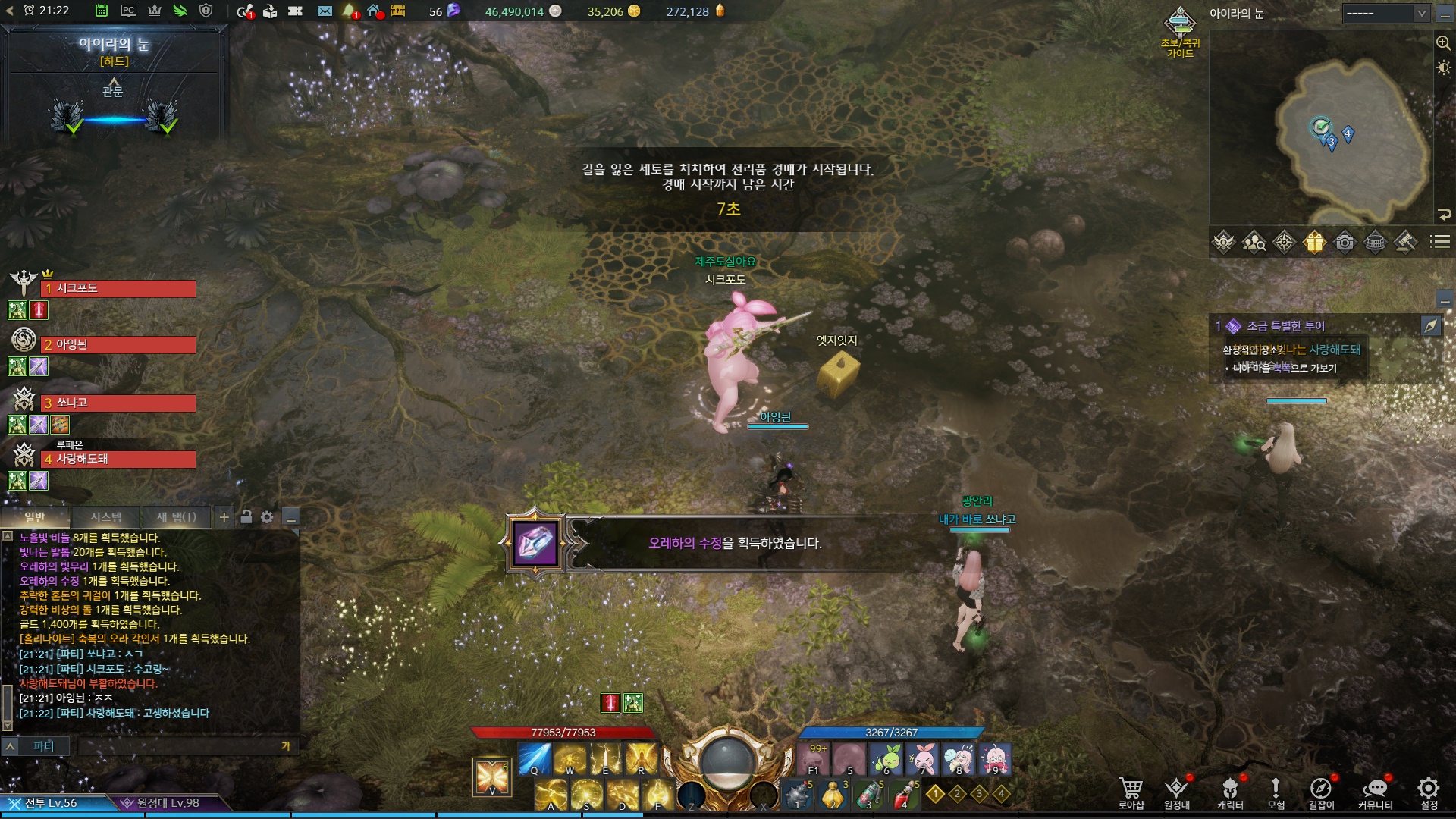Open the 커뮤니티 community menu
The image size is (1456, 819).
[1375, 792]
